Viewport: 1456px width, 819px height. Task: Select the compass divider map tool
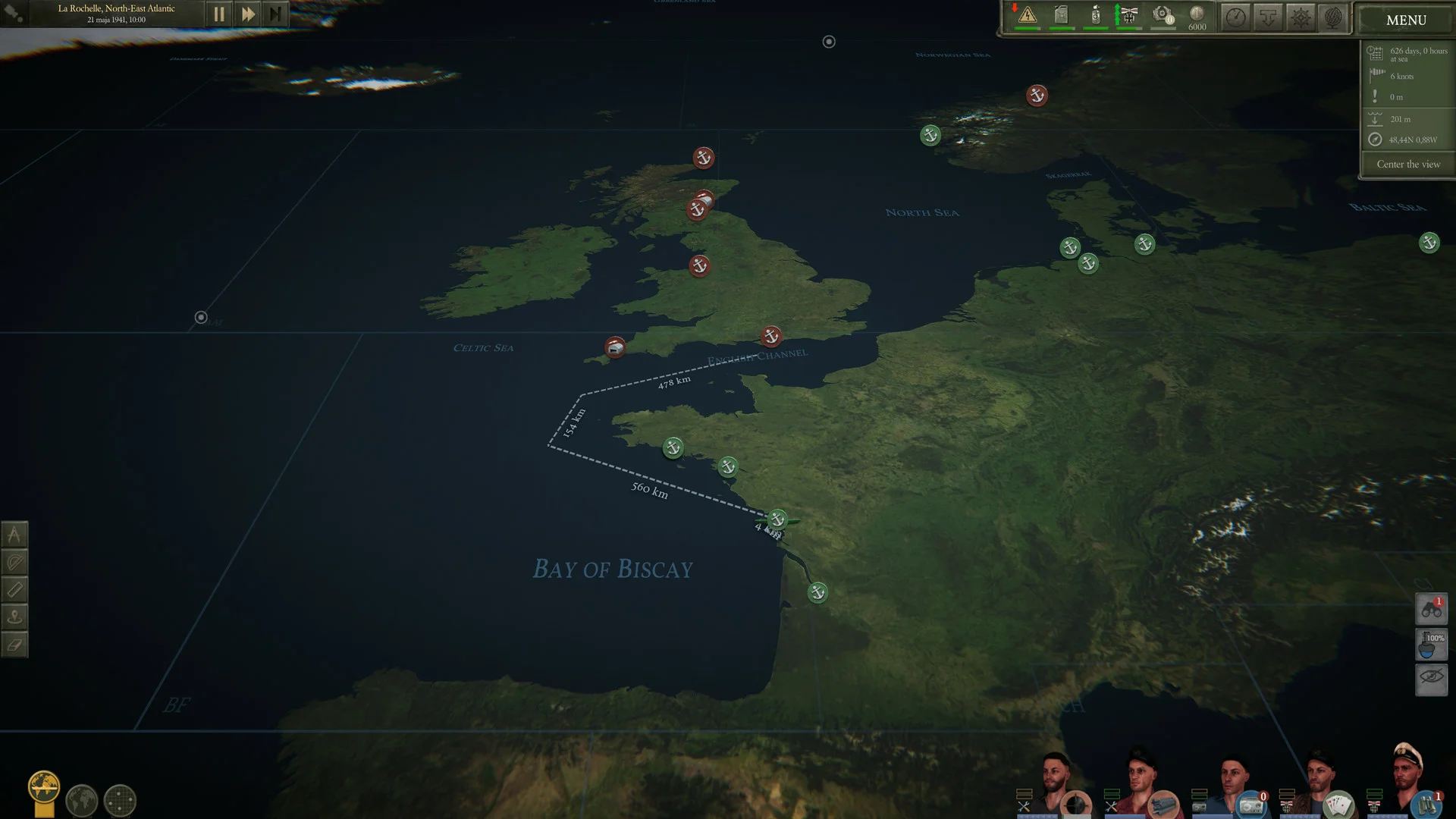[x=14, y=535]
